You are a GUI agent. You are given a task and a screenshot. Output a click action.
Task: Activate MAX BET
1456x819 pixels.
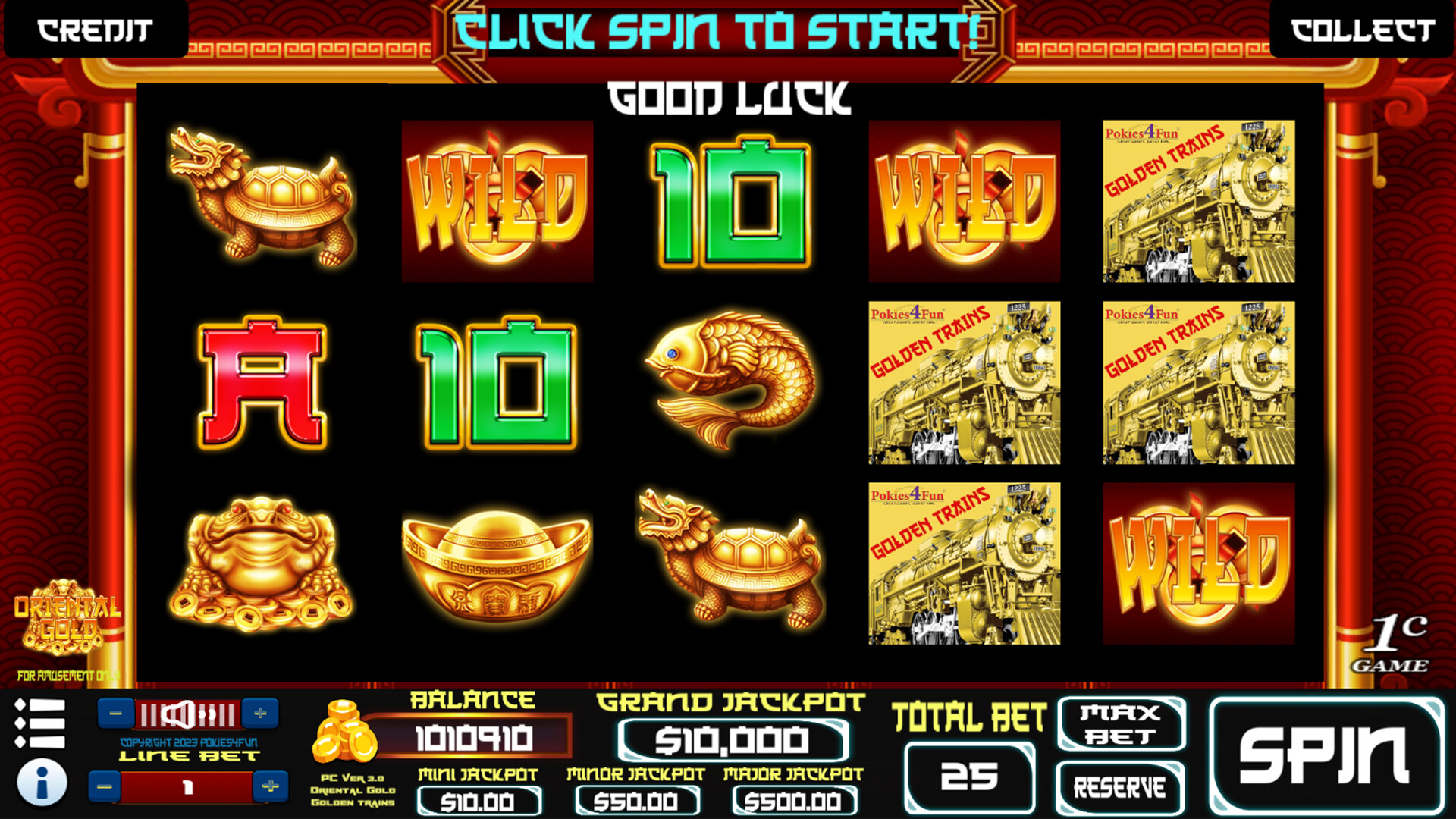tap(1121, 724)
